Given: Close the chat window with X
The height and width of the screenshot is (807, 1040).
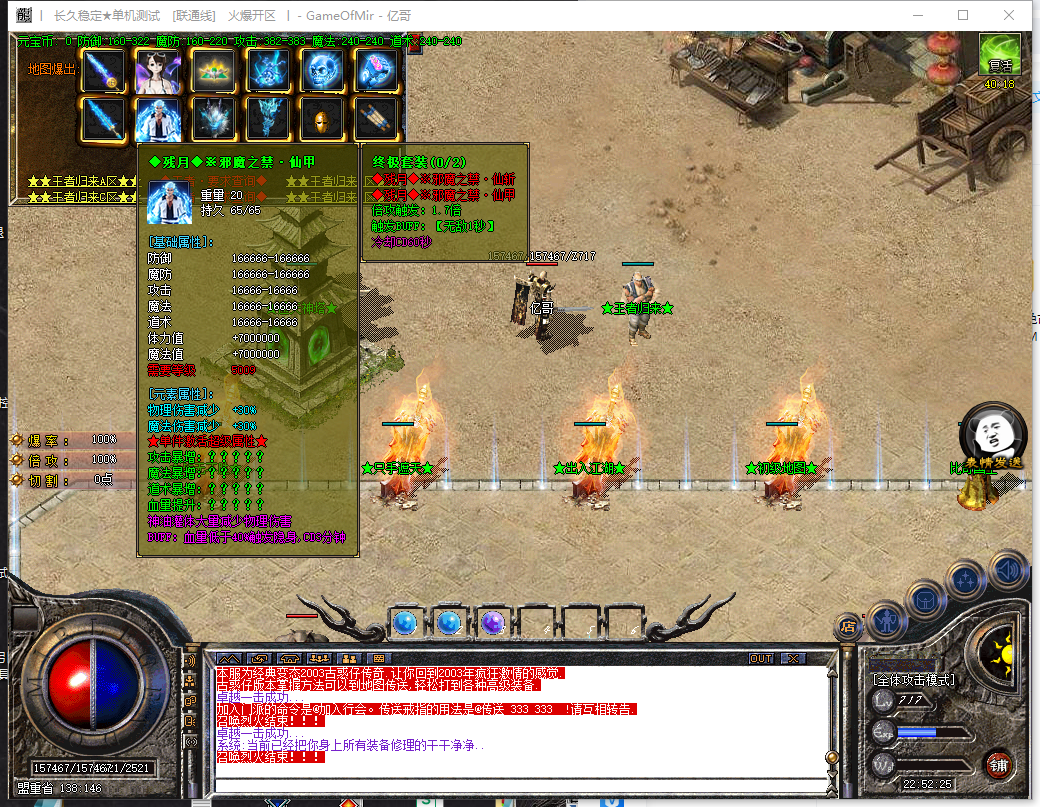Looking at the screenshot, I should (793, 659).
